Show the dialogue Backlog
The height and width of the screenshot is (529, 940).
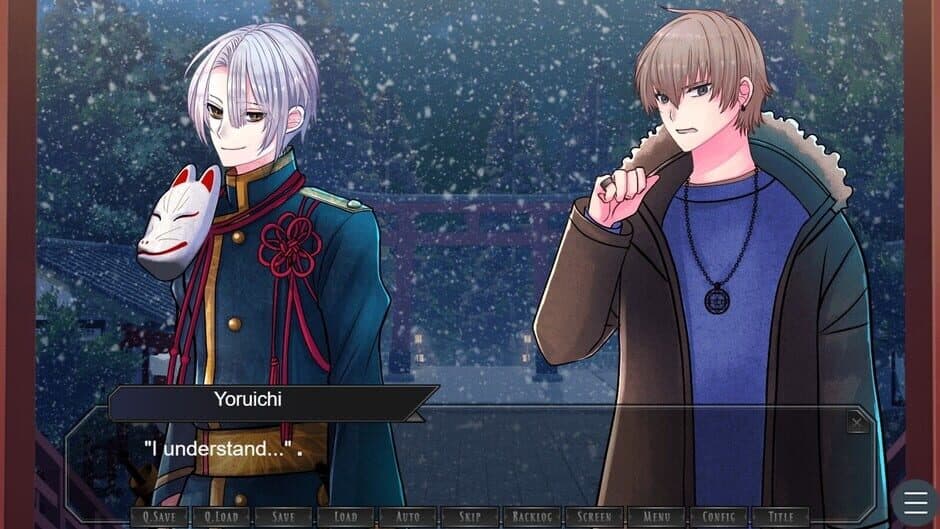[531, 517]
